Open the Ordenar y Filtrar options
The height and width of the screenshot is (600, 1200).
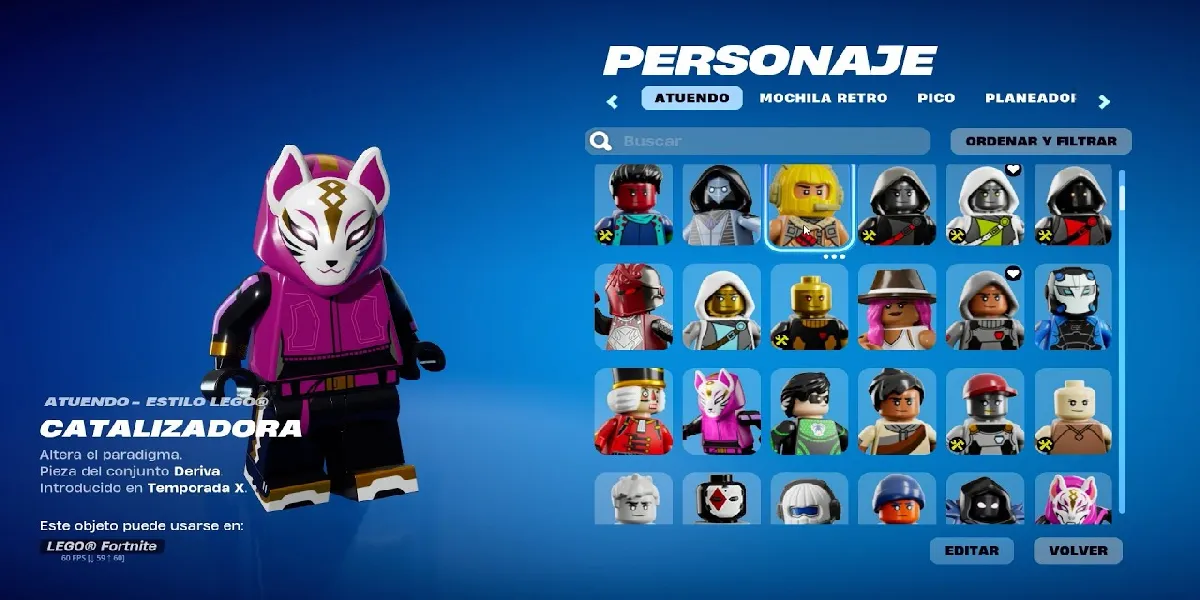(x=1041, y=141)
